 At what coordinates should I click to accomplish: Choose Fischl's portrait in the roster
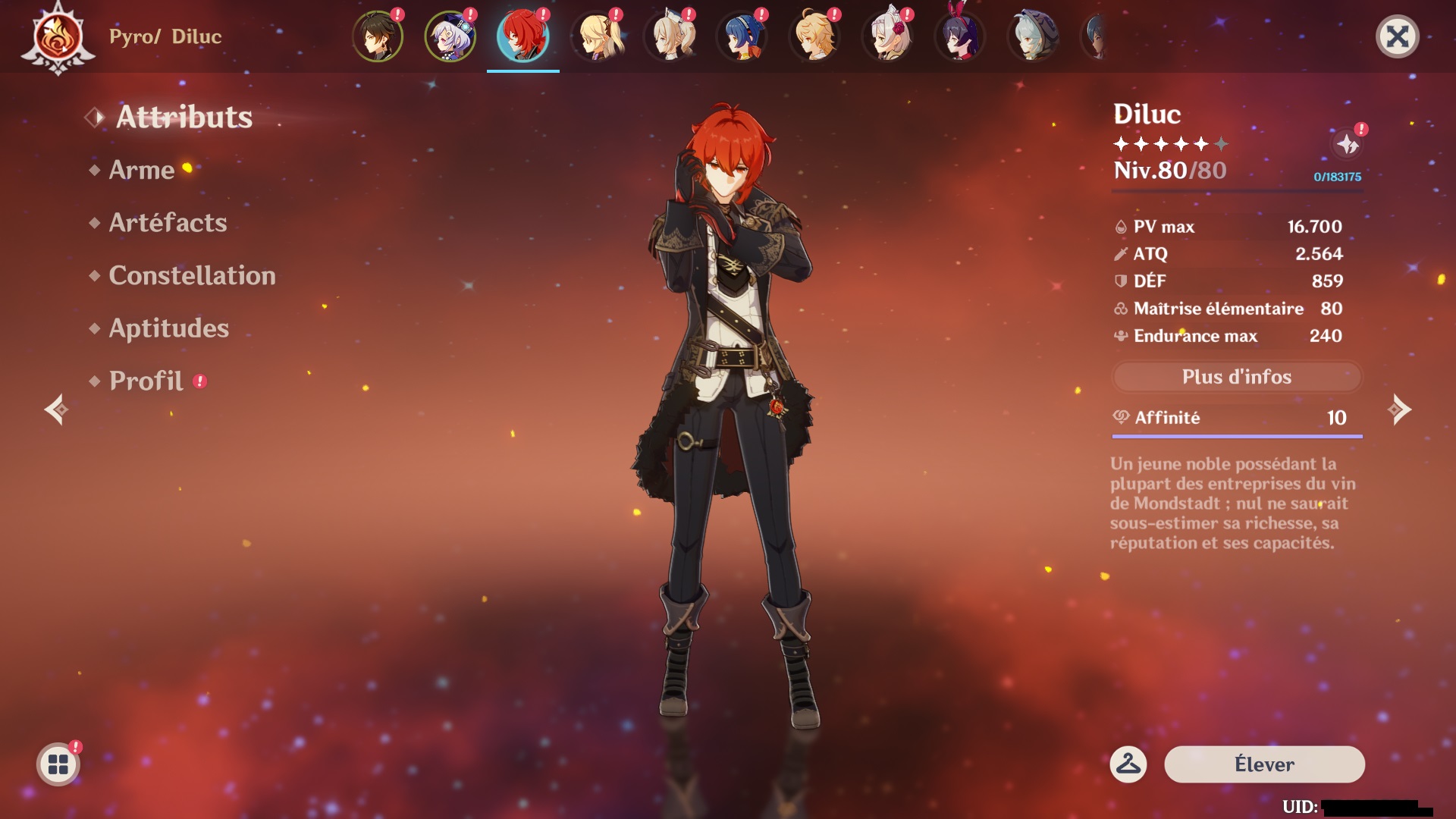(596, 36)
